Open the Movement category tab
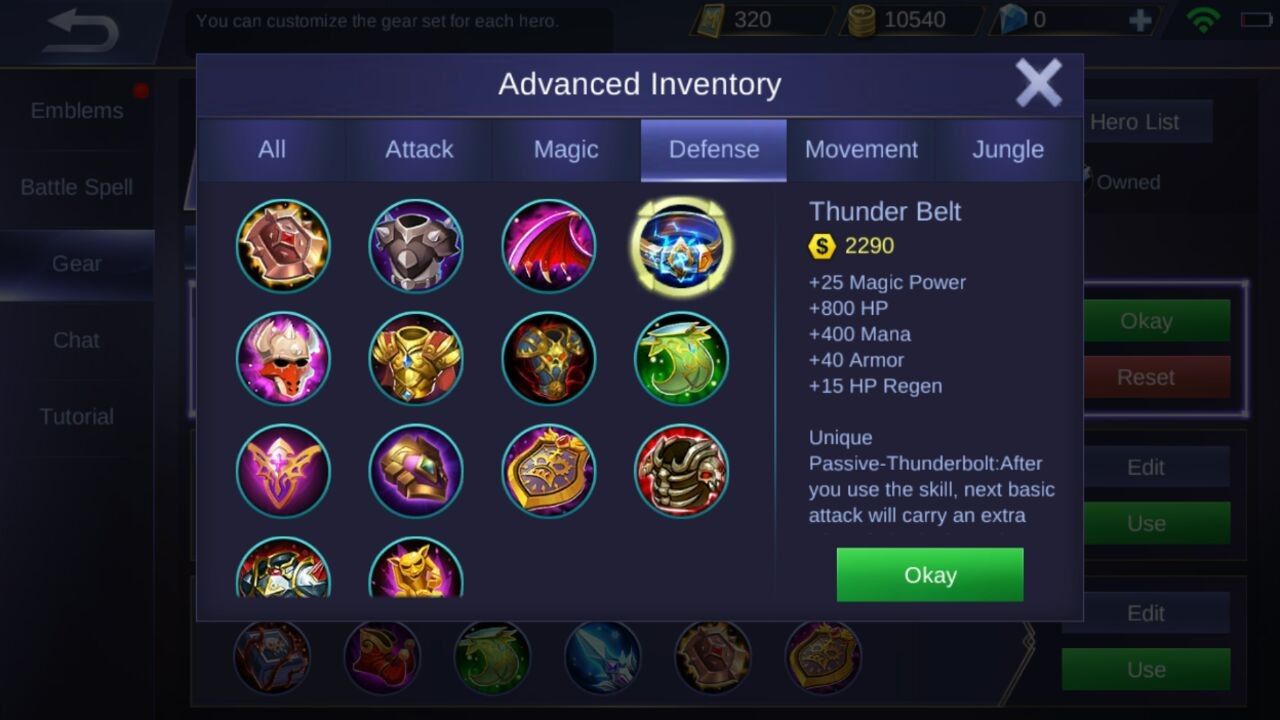This screenshot has width=1280, height=720. (x=861, y=149)
